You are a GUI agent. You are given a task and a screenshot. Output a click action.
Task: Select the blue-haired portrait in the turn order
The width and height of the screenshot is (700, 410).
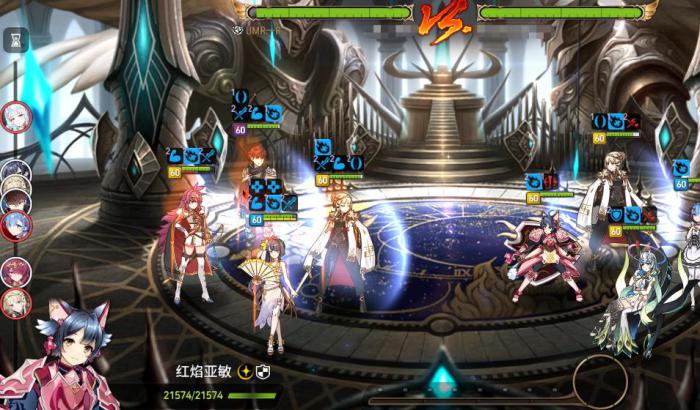16,225
